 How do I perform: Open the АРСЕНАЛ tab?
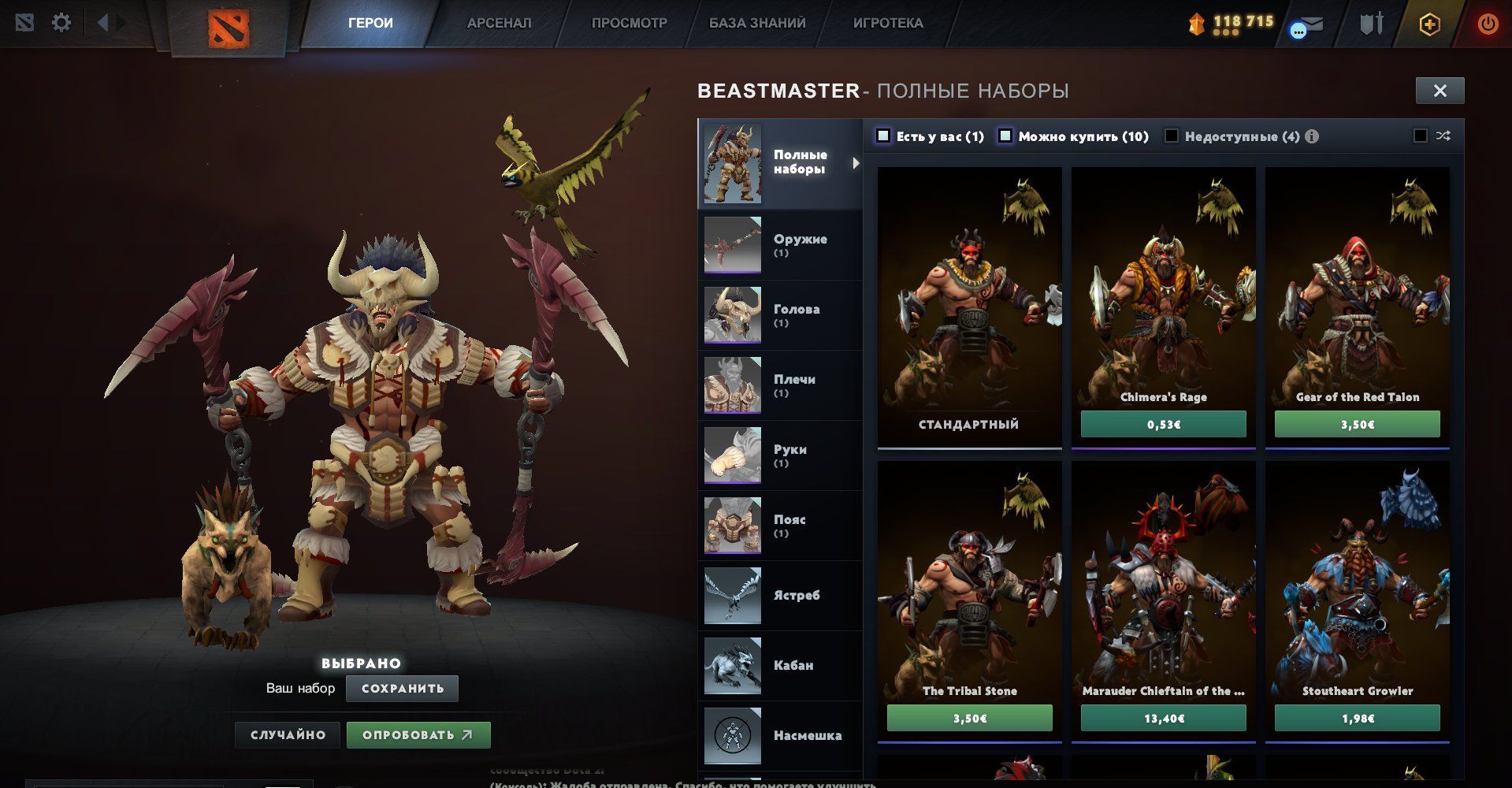pos(499,23)
